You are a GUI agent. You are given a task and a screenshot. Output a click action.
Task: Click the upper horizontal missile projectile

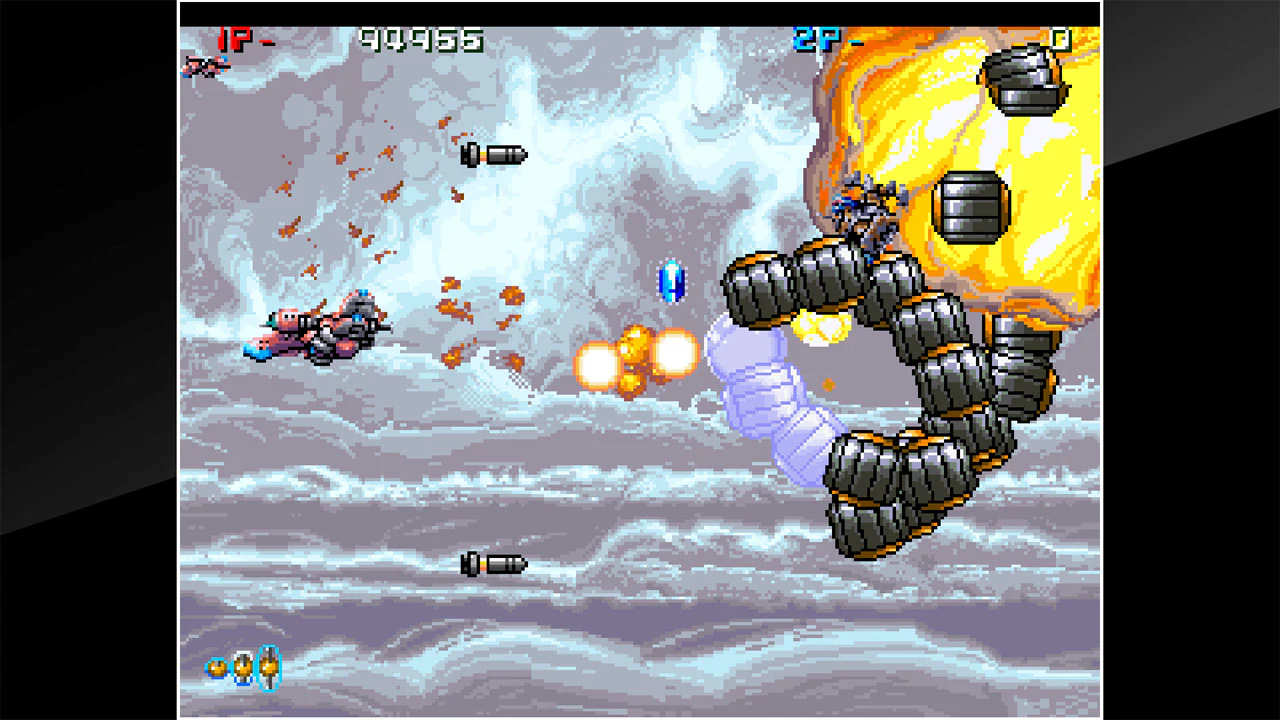tap(492, 154)
